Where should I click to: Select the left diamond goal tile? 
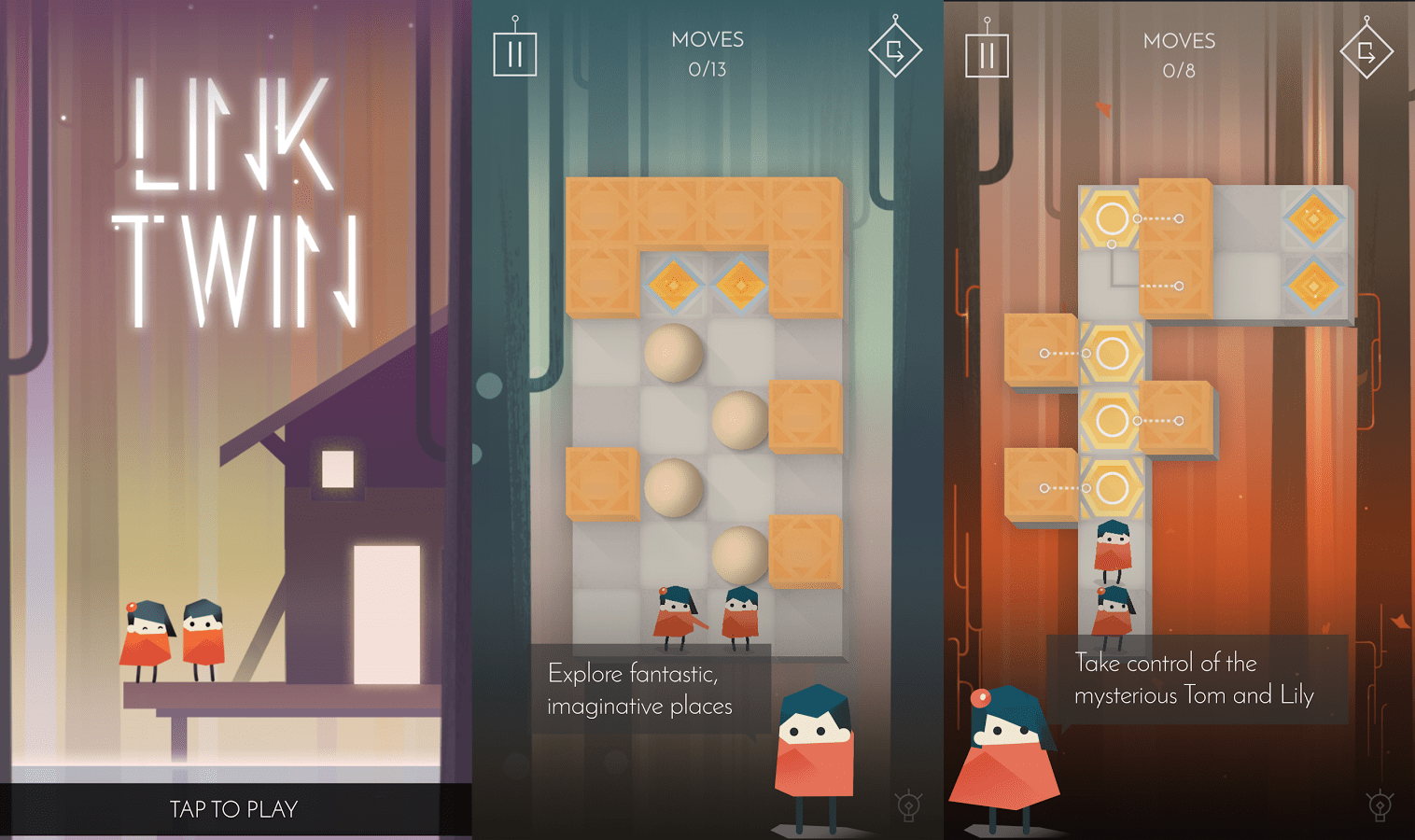(673, 287)
